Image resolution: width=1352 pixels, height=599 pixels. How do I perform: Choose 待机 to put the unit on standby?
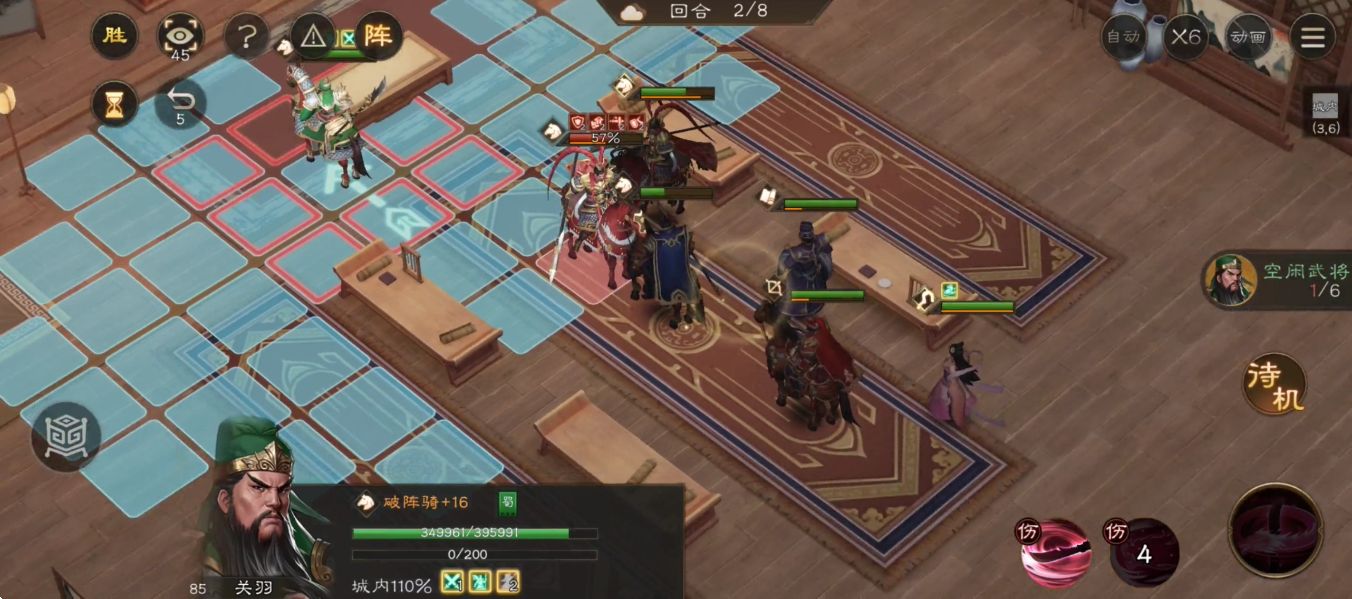[x=1275, y=384]
